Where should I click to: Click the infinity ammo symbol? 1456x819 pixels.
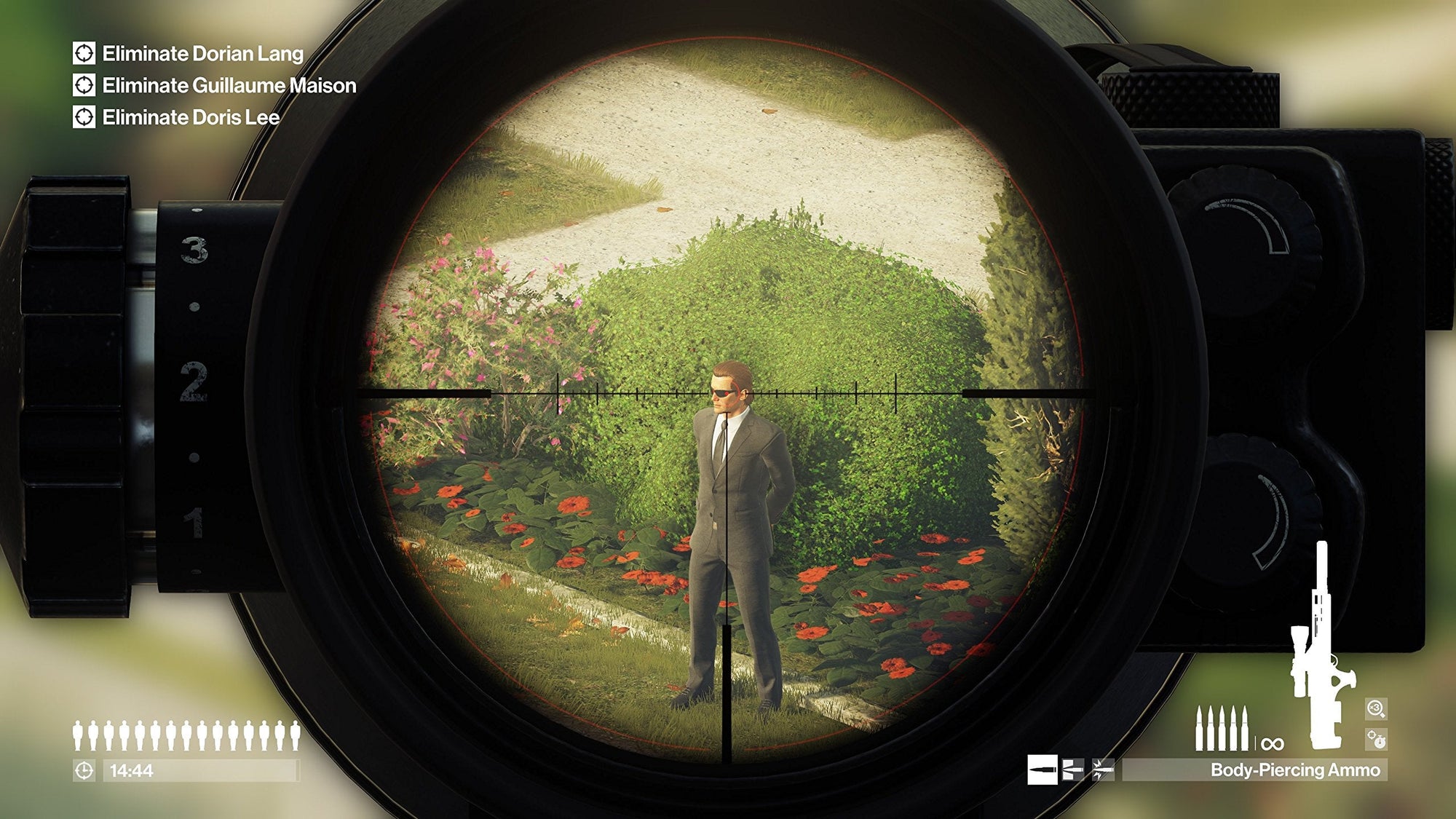coord(1273,743)
